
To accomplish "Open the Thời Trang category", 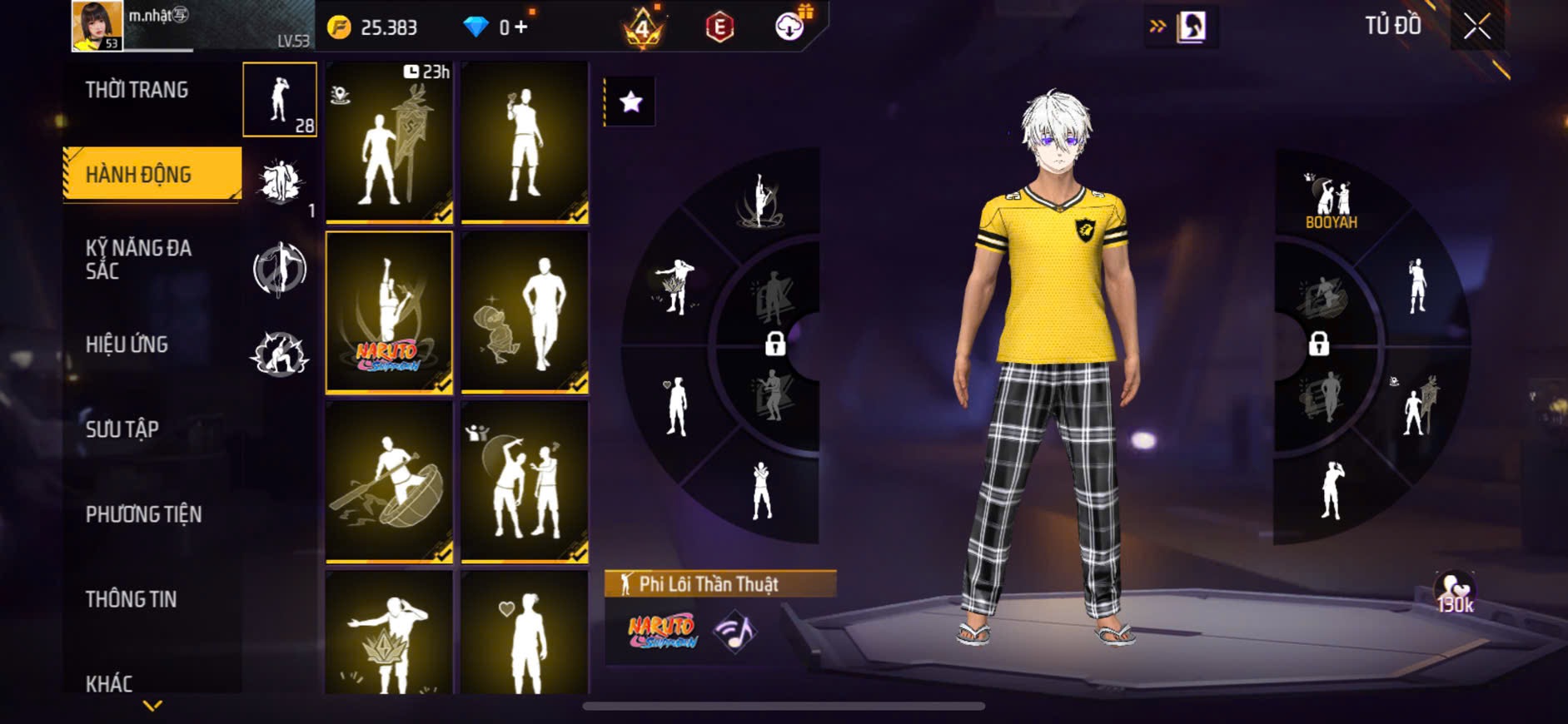I will click(137, 90).
